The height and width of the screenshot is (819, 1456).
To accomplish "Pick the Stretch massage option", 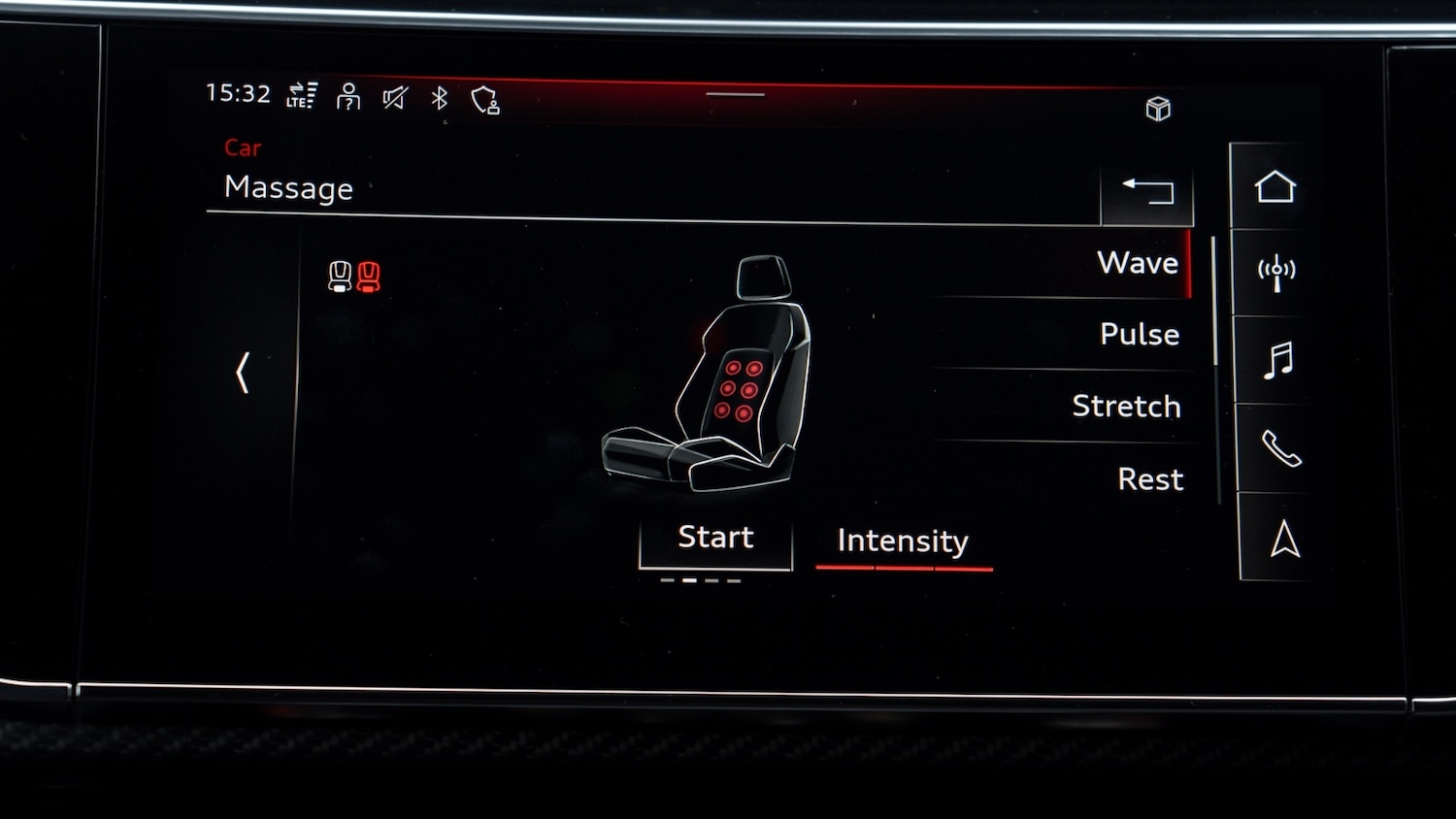I will pos(1126,407).
